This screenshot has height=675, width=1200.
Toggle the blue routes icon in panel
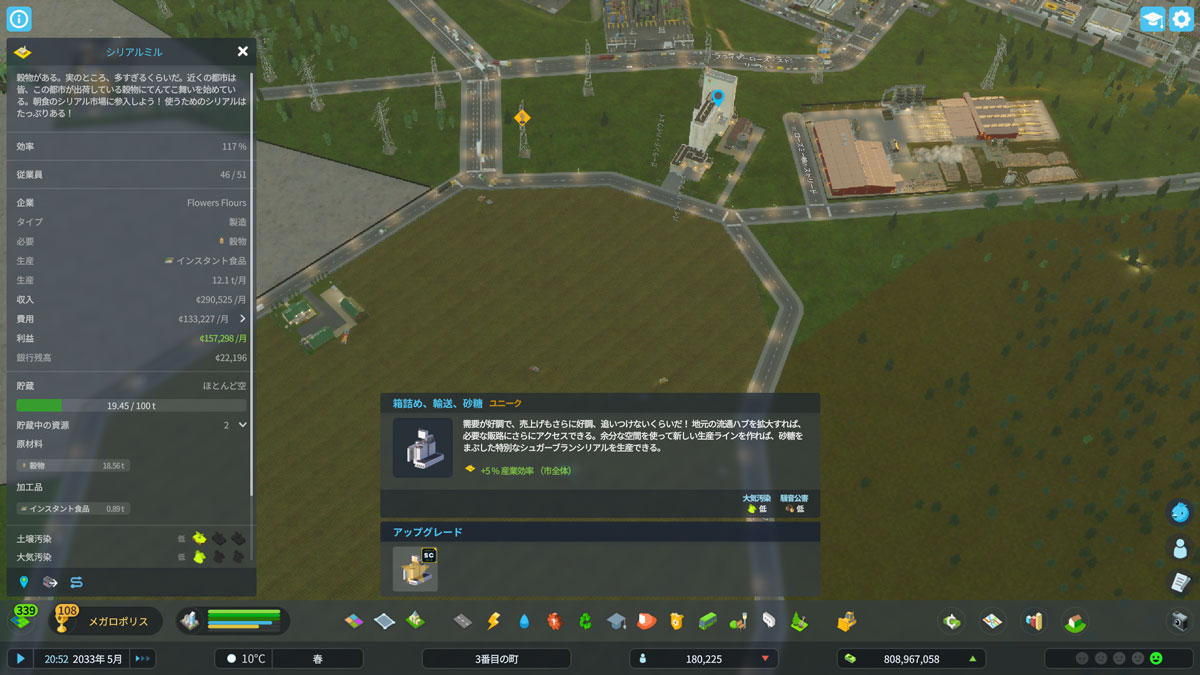pos(76,582)
